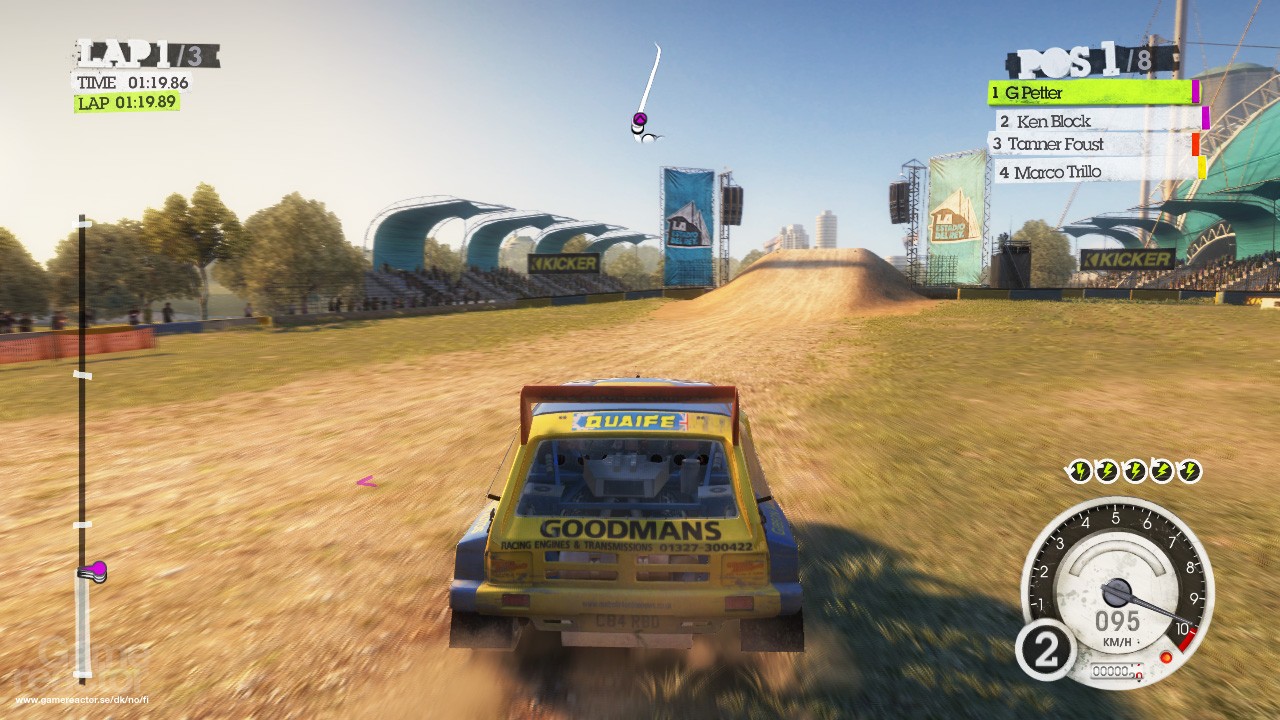Select Ken Block in the standings
The height and width of the screenshot is (720, 1280).
[x=1100, y=121]
